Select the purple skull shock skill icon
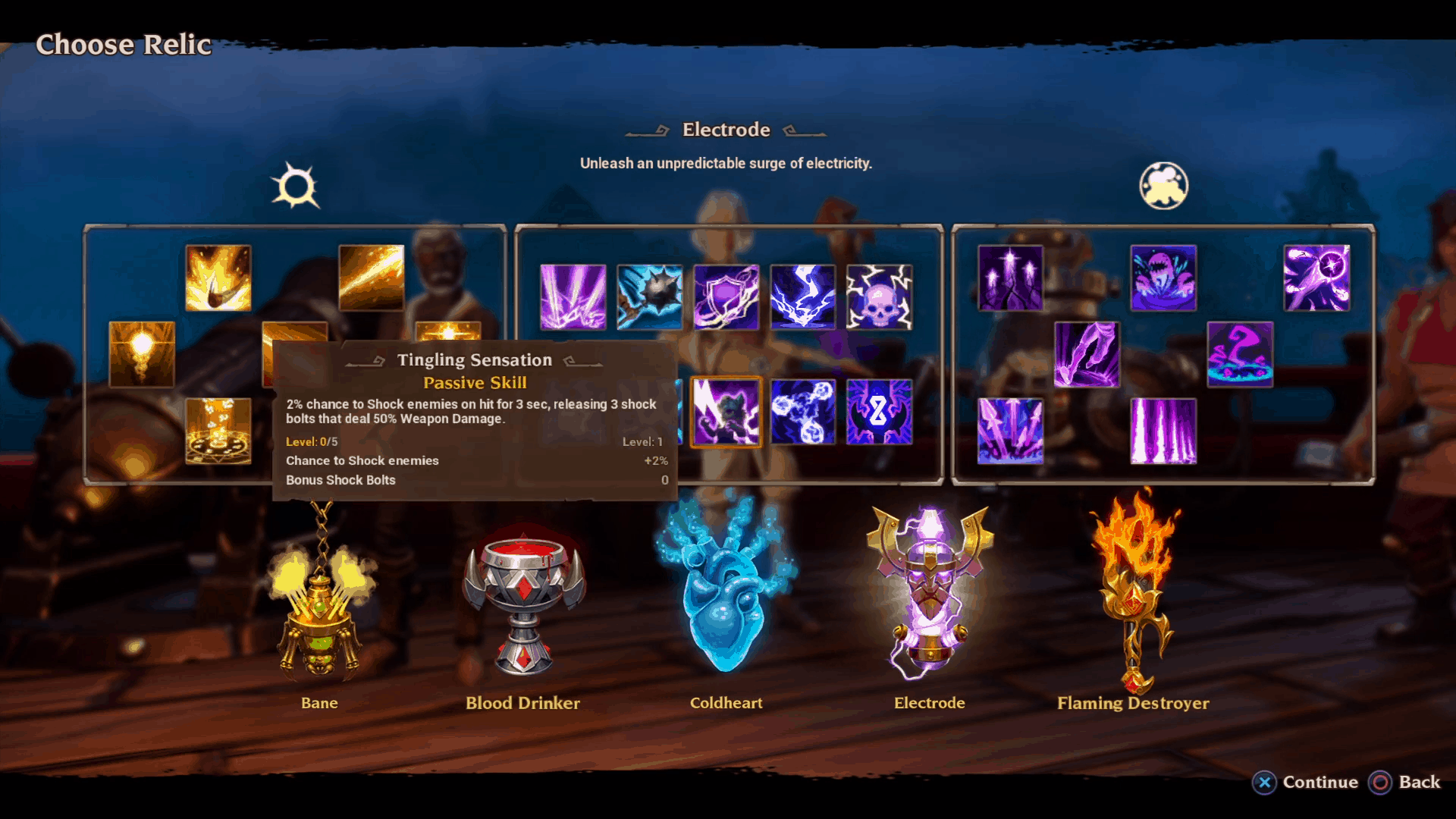The height and width of the screenshot is (819, 1456). tap(879, 296)
